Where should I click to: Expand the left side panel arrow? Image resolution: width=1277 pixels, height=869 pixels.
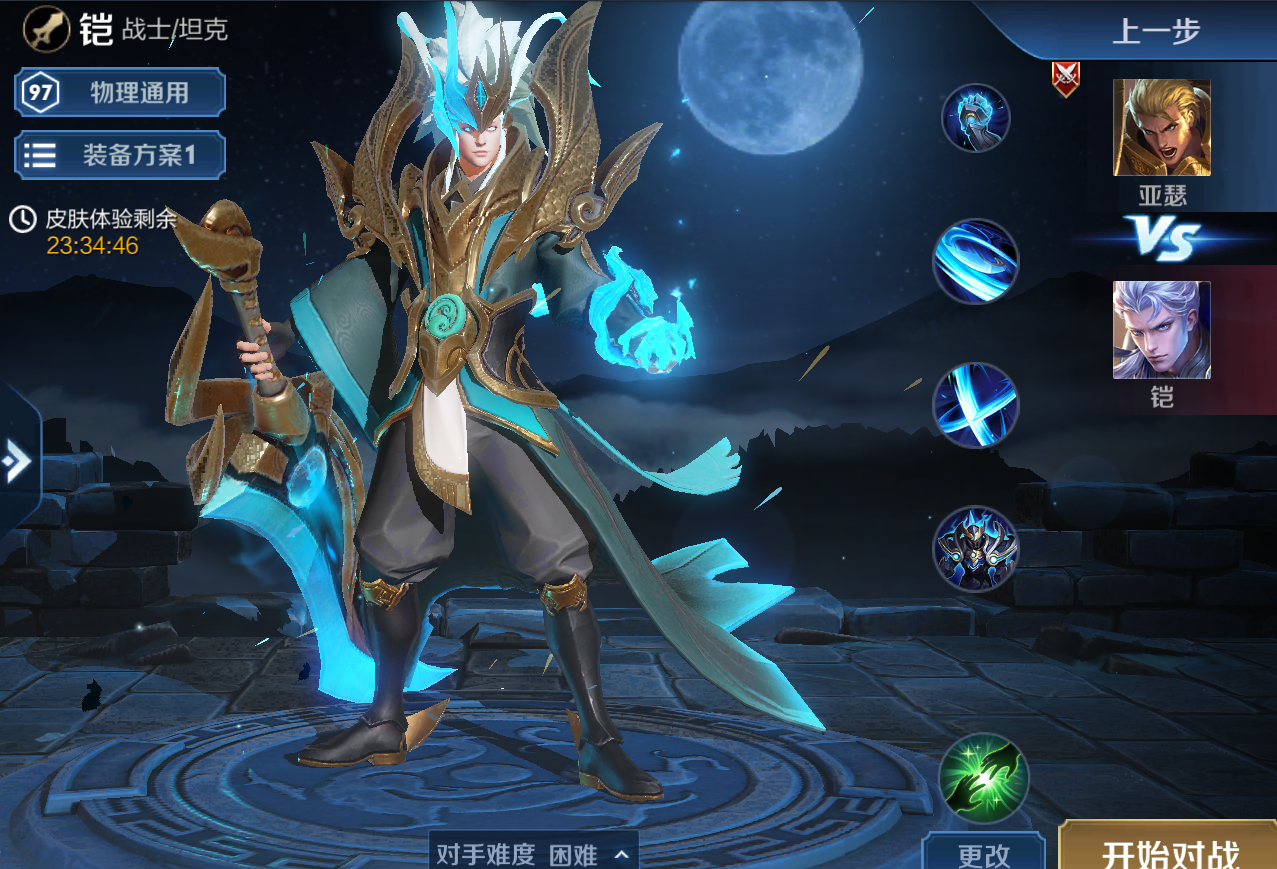tap(17, 460)
